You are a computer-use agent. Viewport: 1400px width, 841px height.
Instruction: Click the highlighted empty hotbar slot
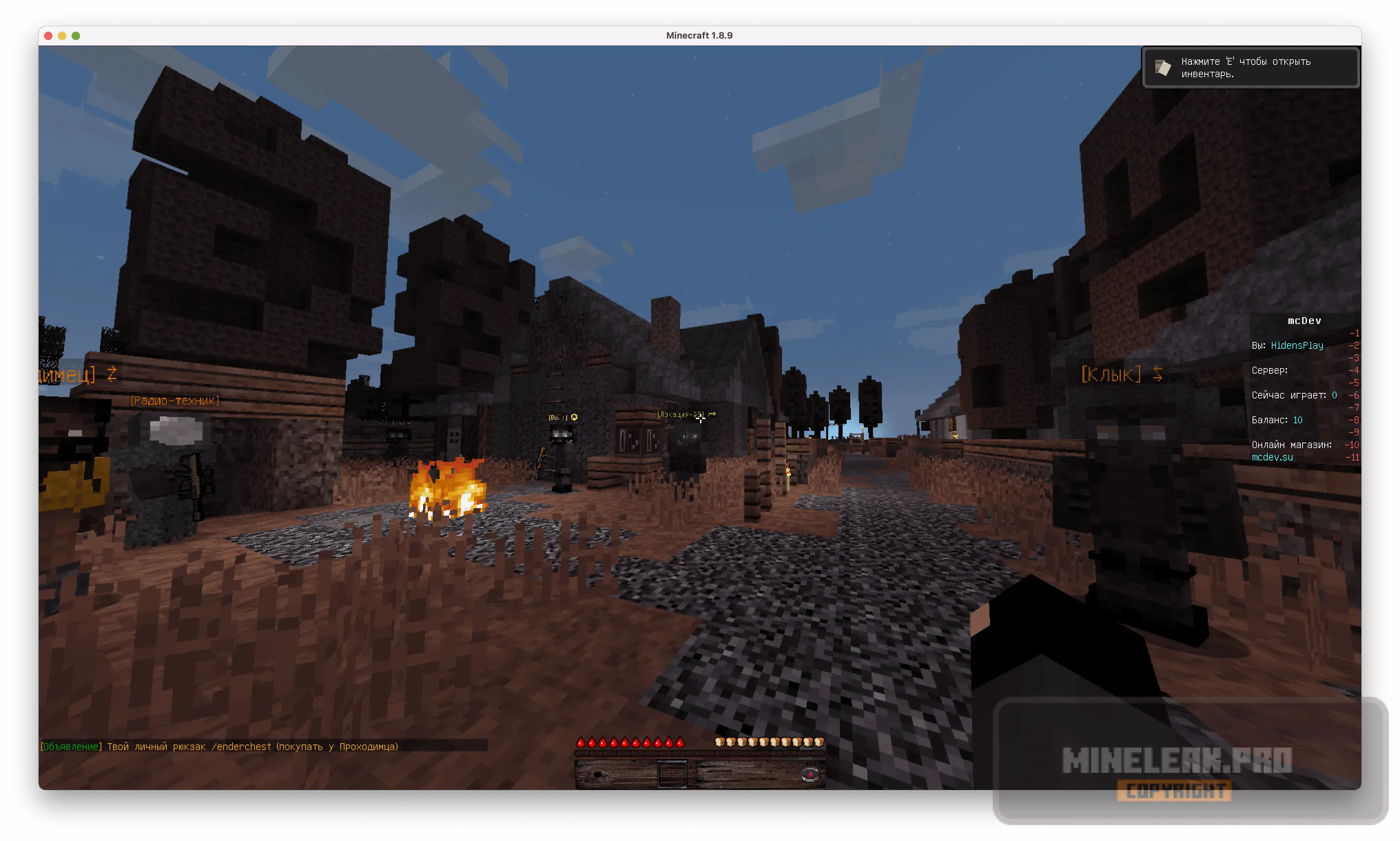click(672, 774)
